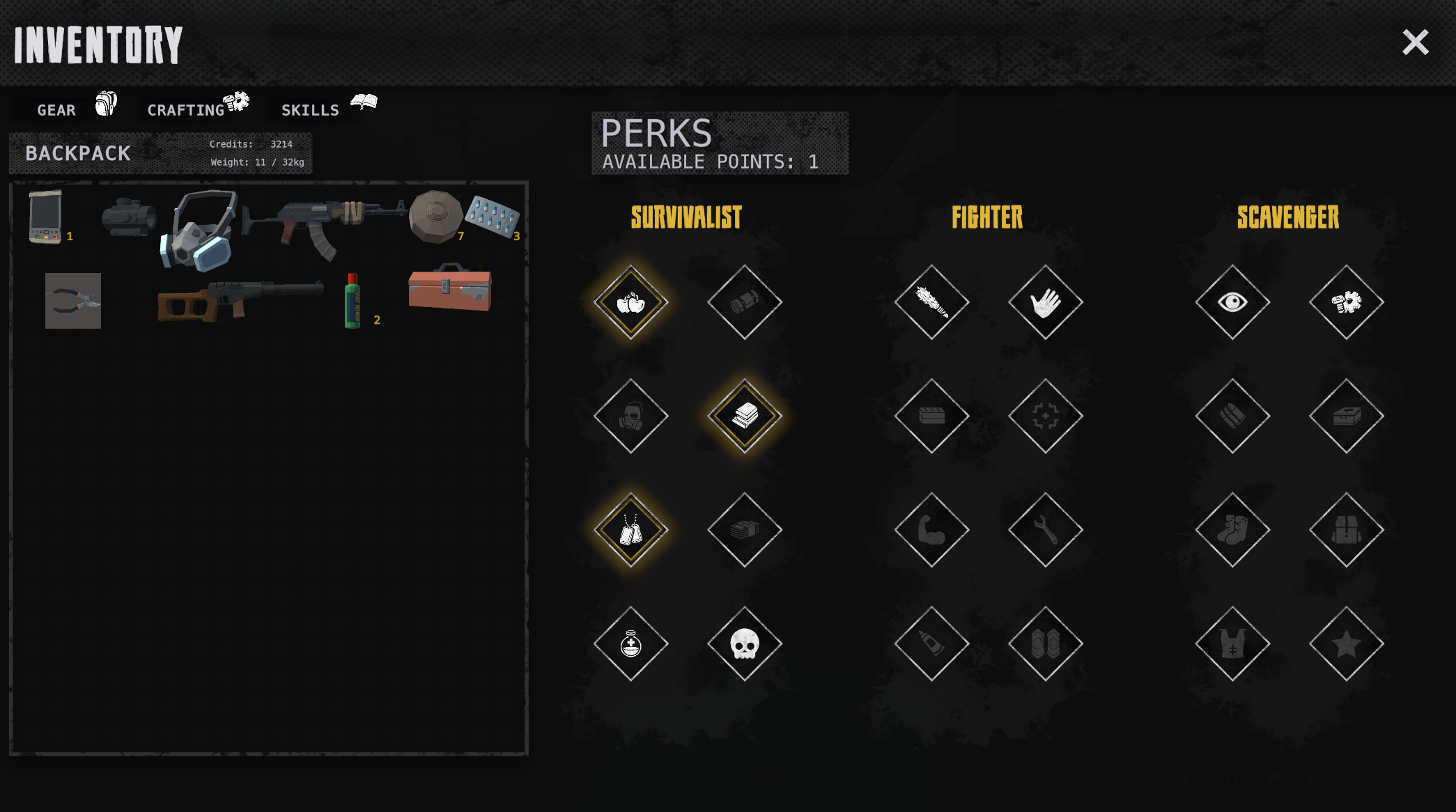Select the red toolbox item
The width and height of the screenshot is (1456, 812).
coord(450,288)
